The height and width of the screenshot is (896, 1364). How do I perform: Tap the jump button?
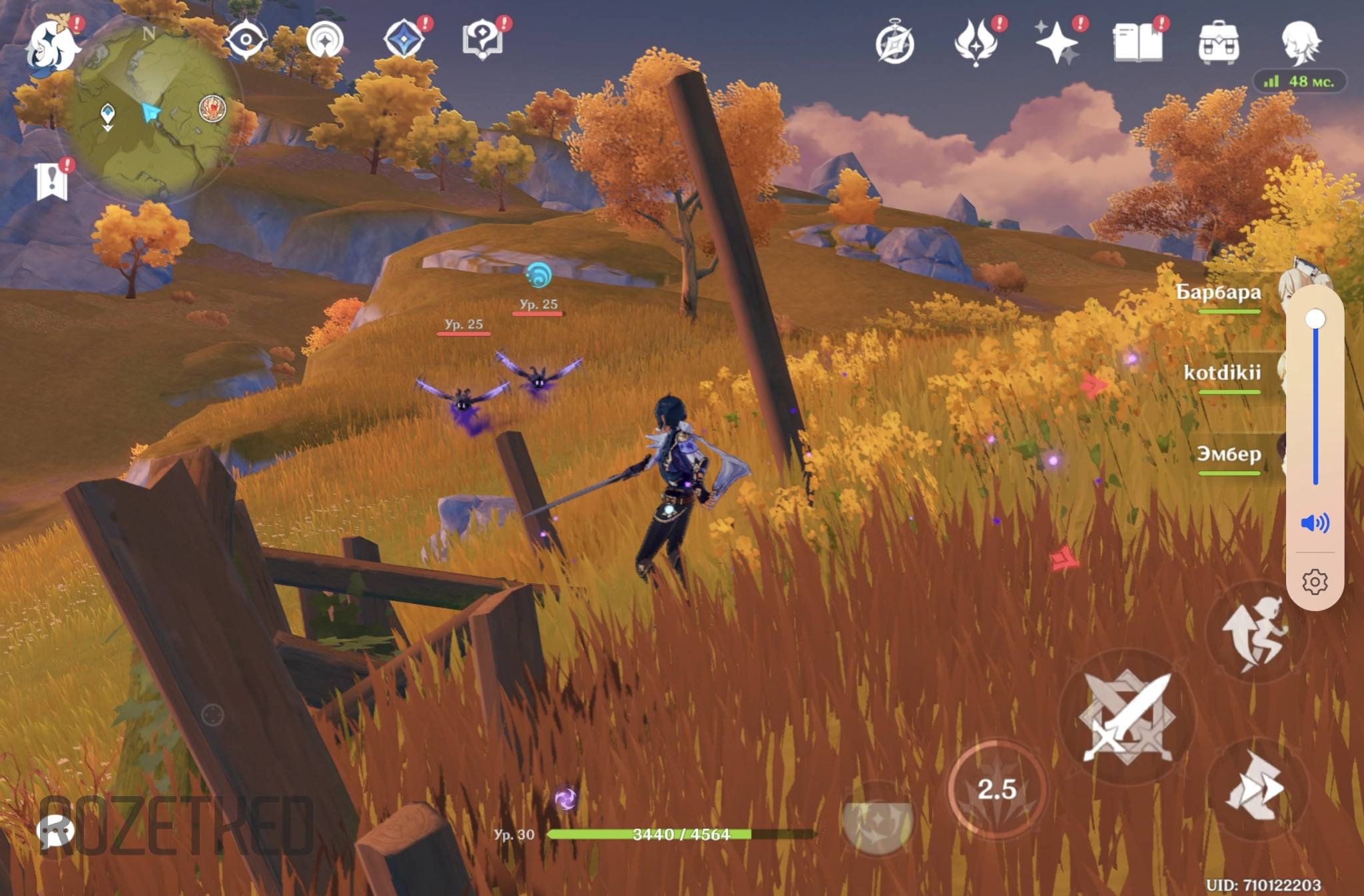(1256, 632)
